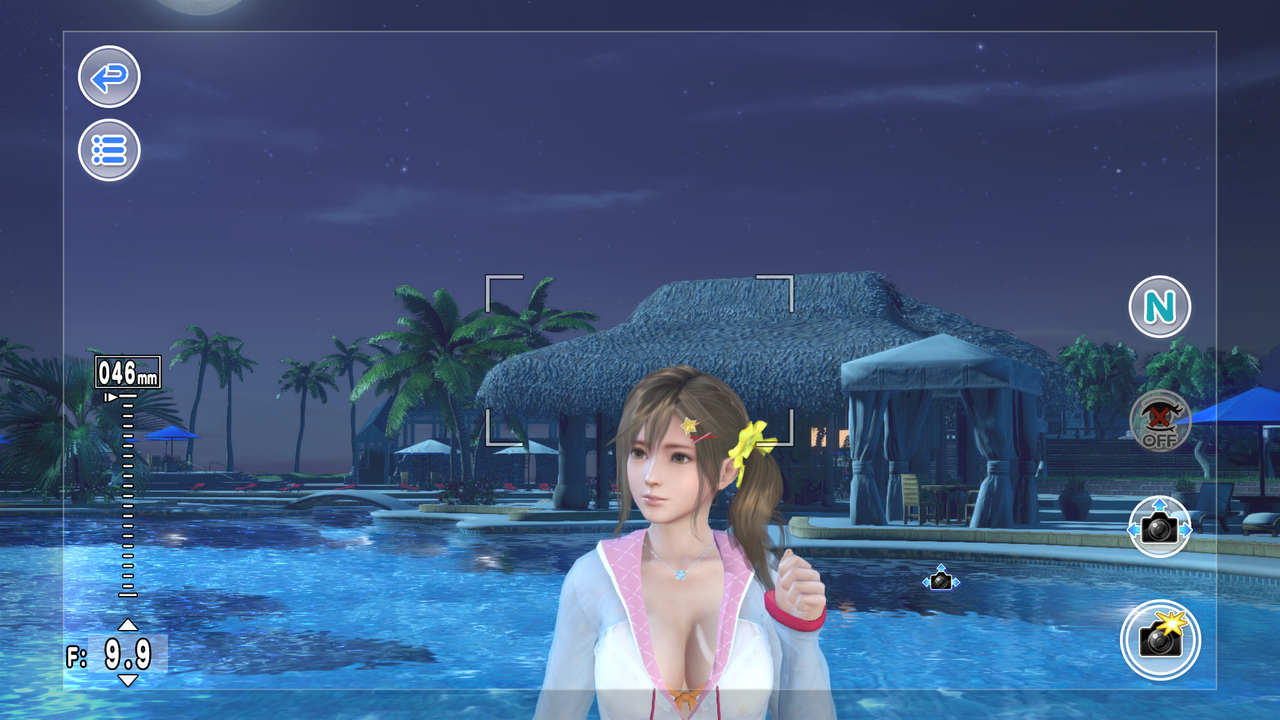
Task: Click the up arrow above the 9.9 aperture value
Action: [x=126, y=625]
